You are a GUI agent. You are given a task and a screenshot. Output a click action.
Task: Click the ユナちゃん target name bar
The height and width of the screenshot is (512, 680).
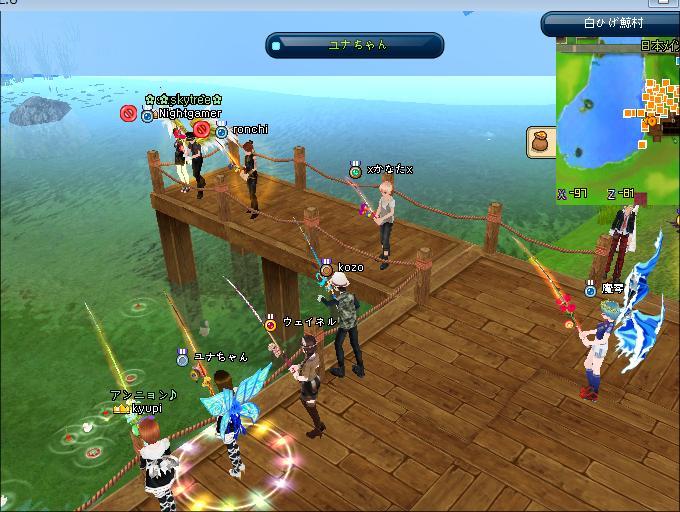click(355, 45)
